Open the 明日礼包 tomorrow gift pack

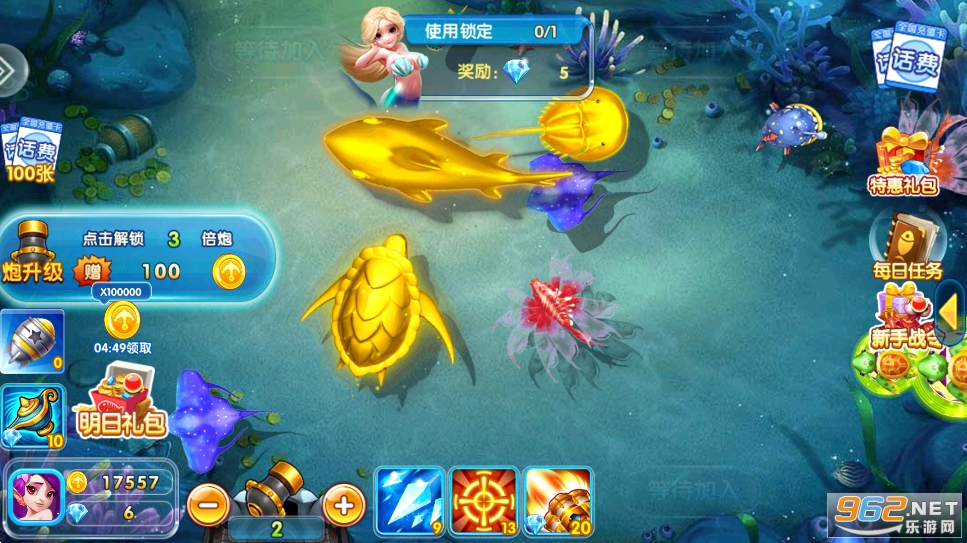122,402
